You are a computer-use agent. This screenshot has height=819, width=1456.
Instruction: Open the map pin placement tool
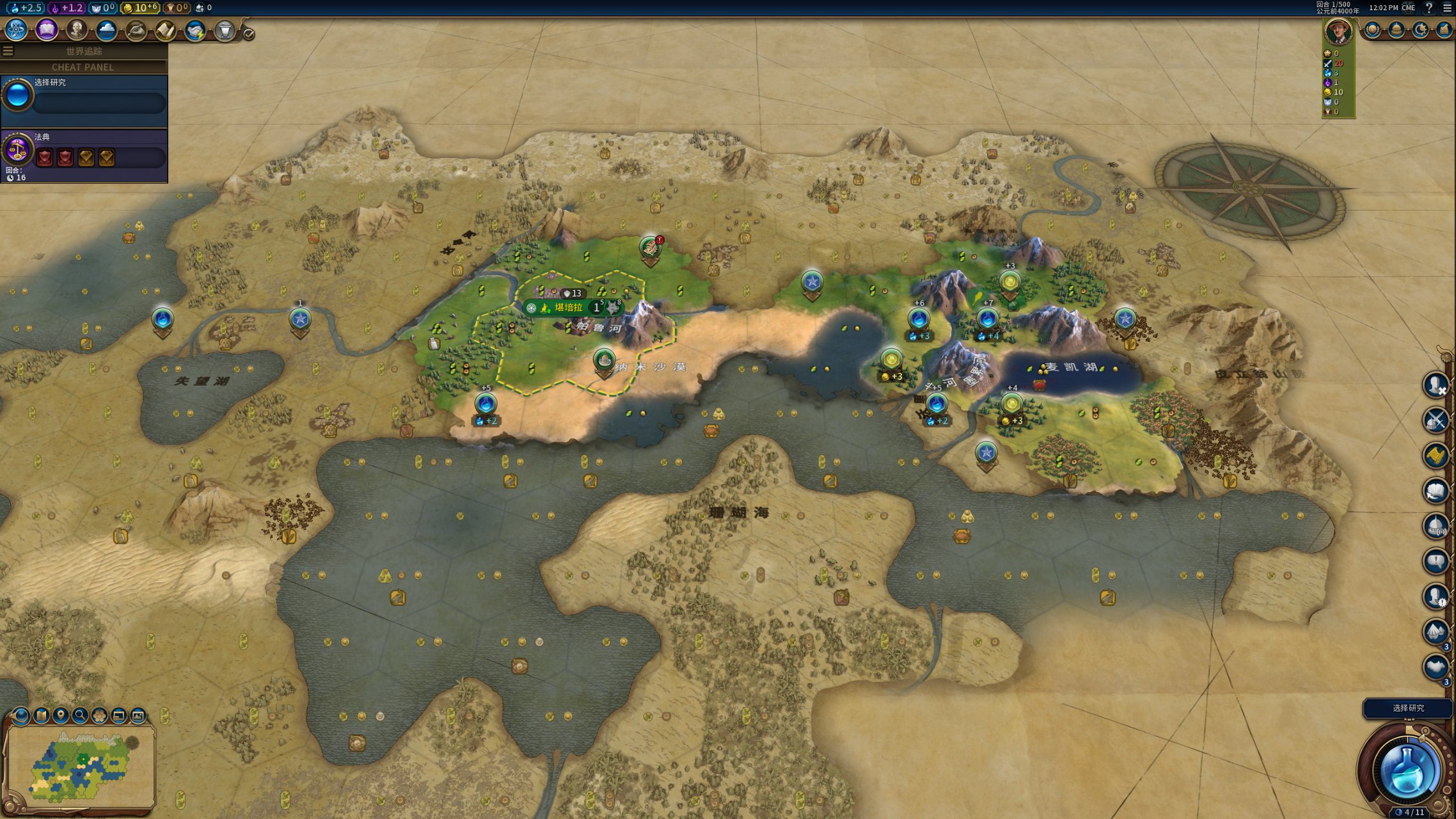[x=61, y=715]
